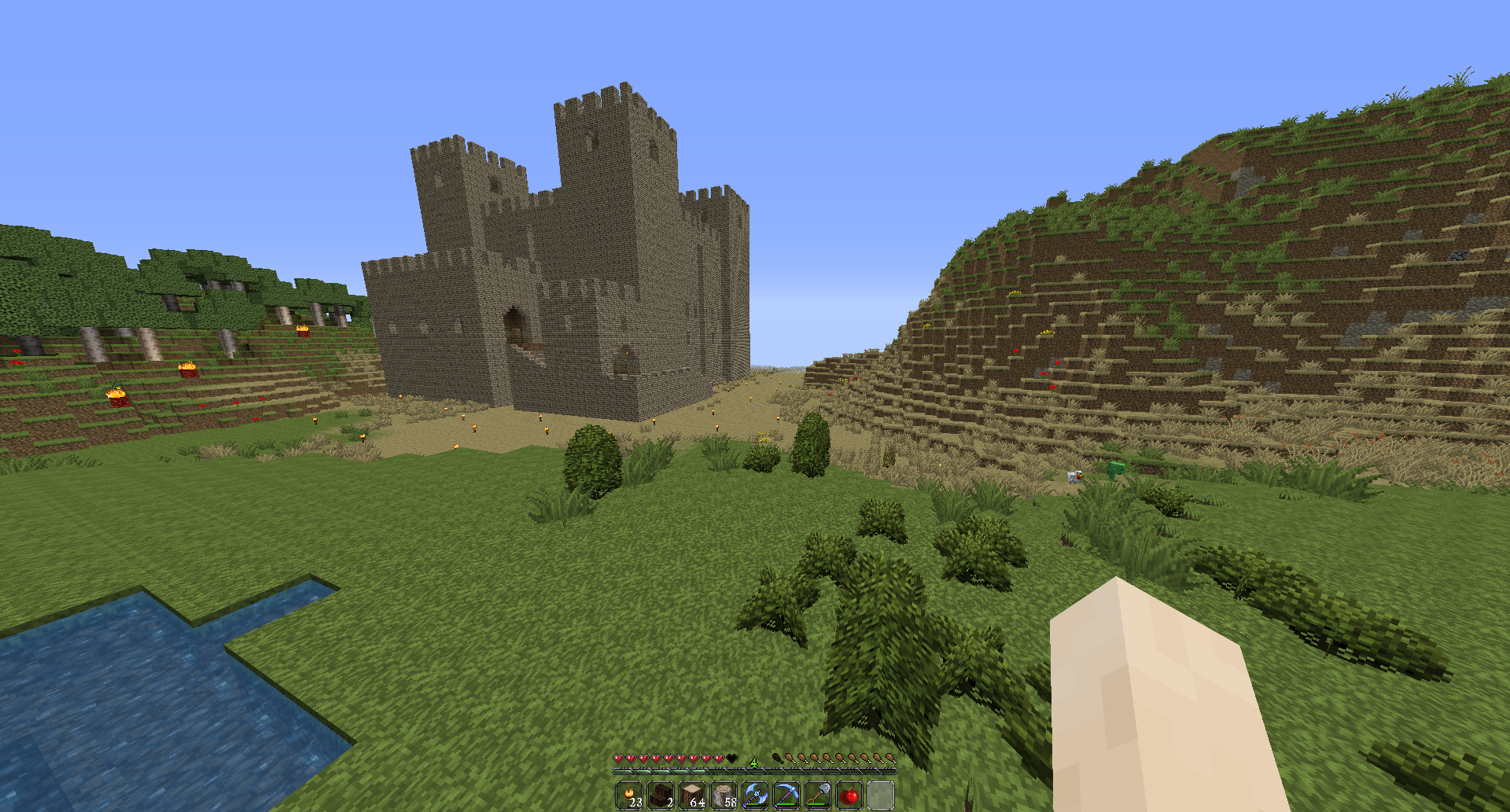This screenshot has height=812, width=1510.
Task: Choose the birch log stack of 58
Action: [x=724, y=795]
